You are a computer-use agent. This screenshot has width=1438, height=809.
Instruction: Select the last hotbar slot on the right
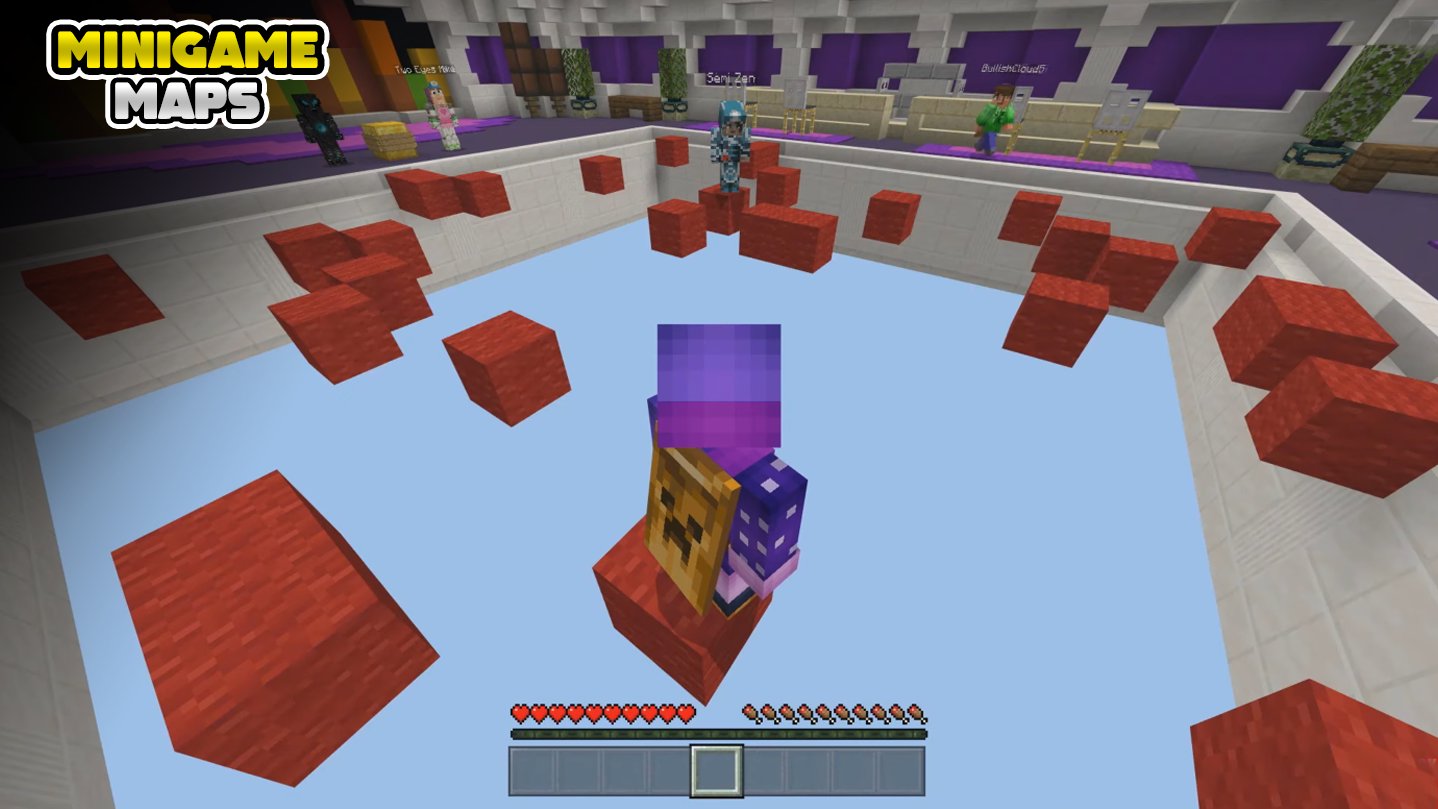[x=901, y=771]
